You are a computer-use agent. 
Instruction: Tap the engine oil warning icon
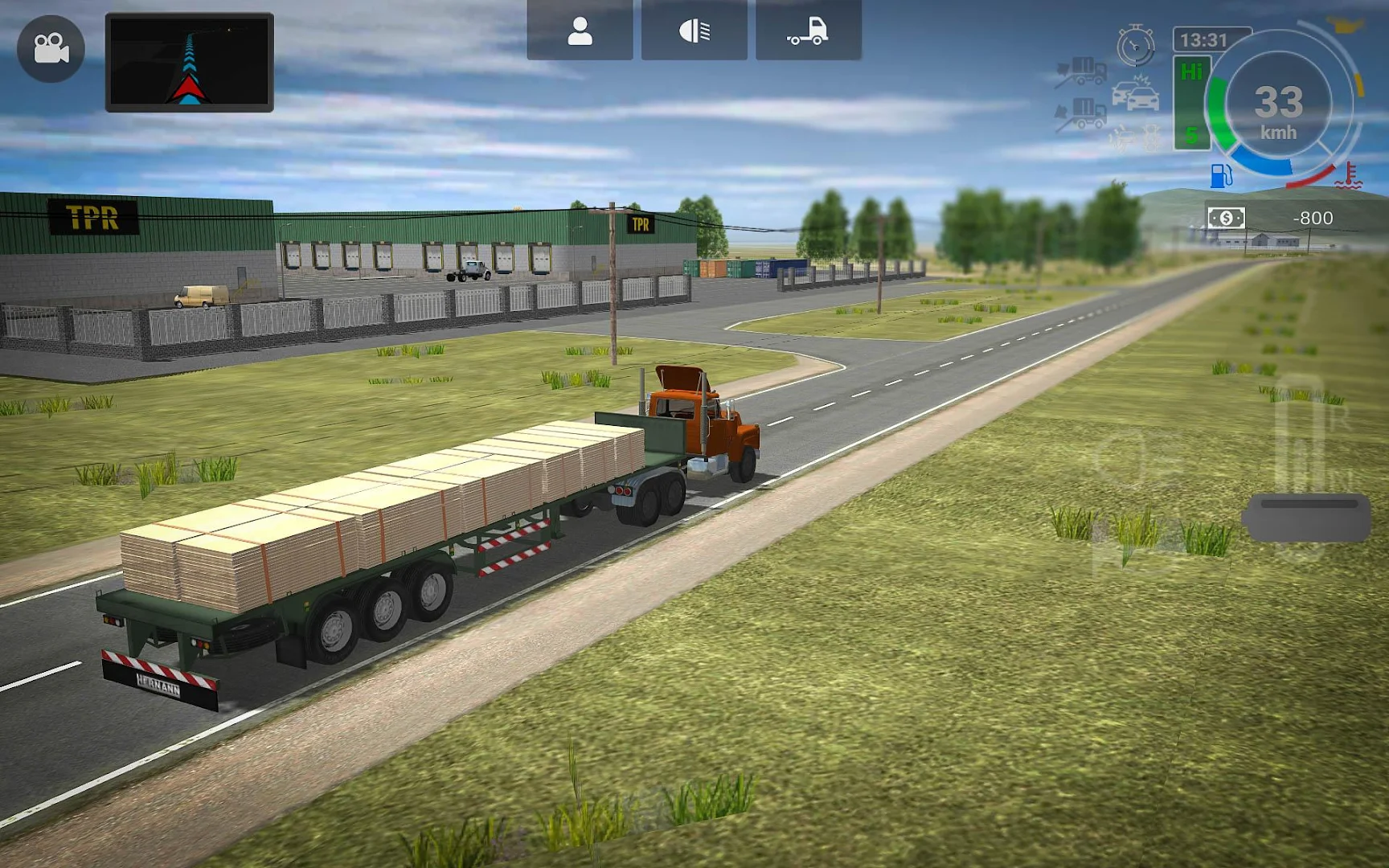click(x=1121, y=137)
